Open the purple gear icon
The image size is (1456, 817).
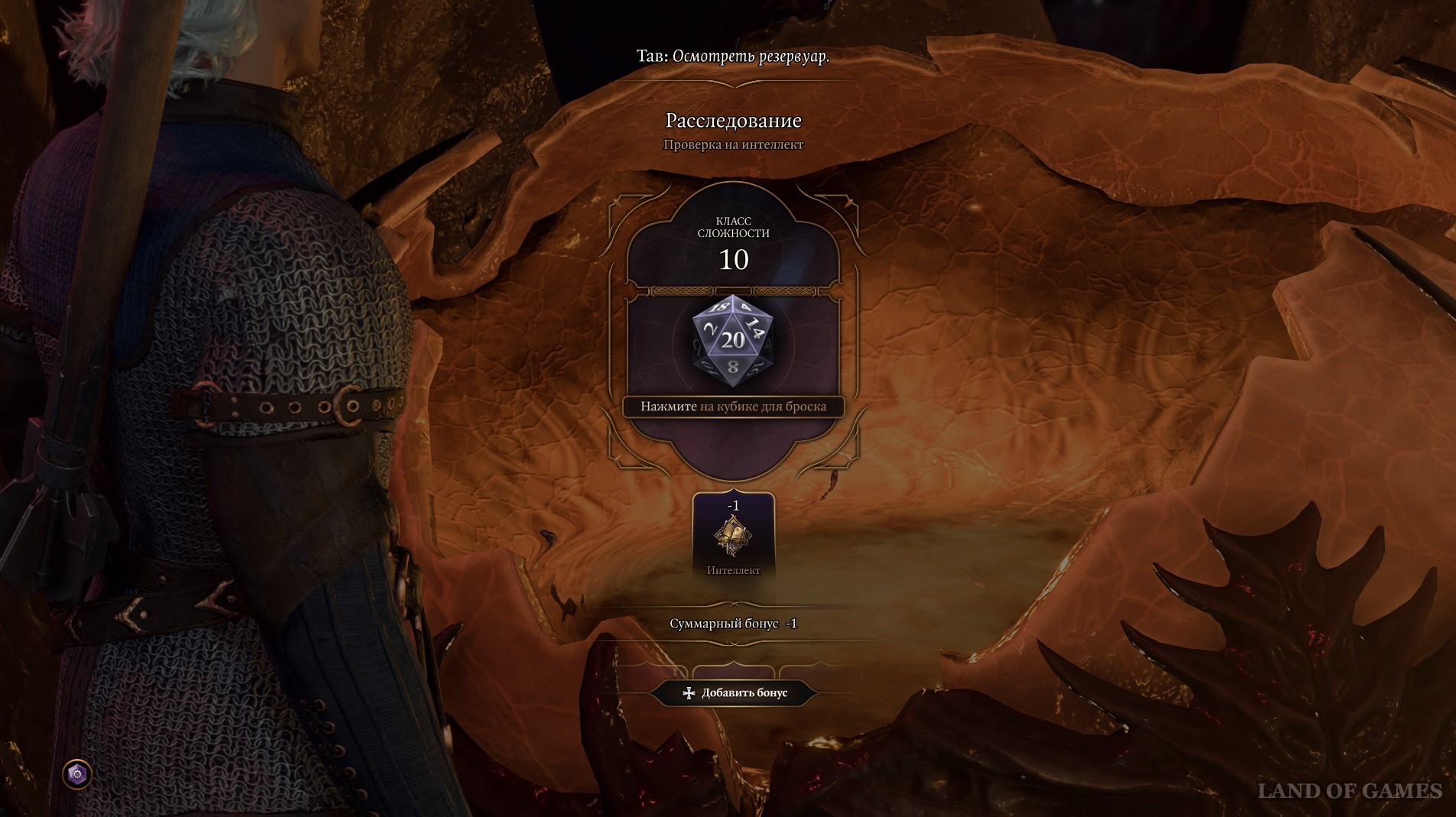pos(77,774)
